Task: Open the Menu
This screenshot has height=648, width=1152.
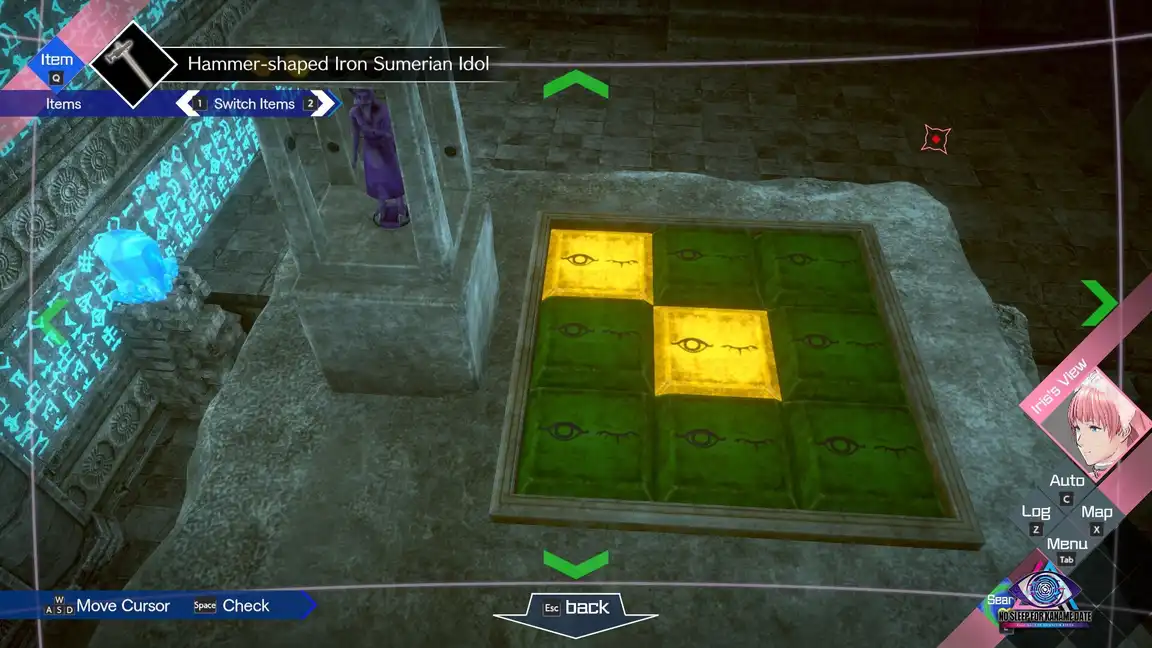Action: click(x=1067, y=545)
